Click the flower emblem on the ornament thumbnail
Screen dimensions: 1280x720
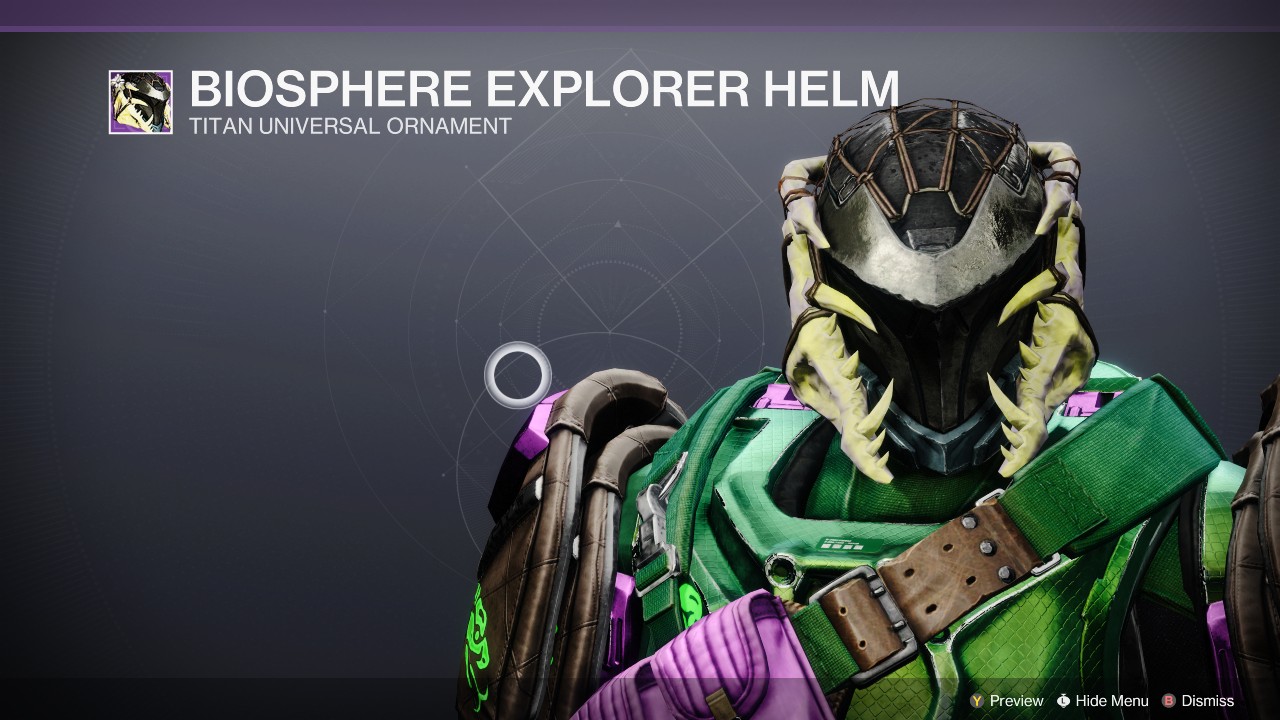click(x=118, y=79)
